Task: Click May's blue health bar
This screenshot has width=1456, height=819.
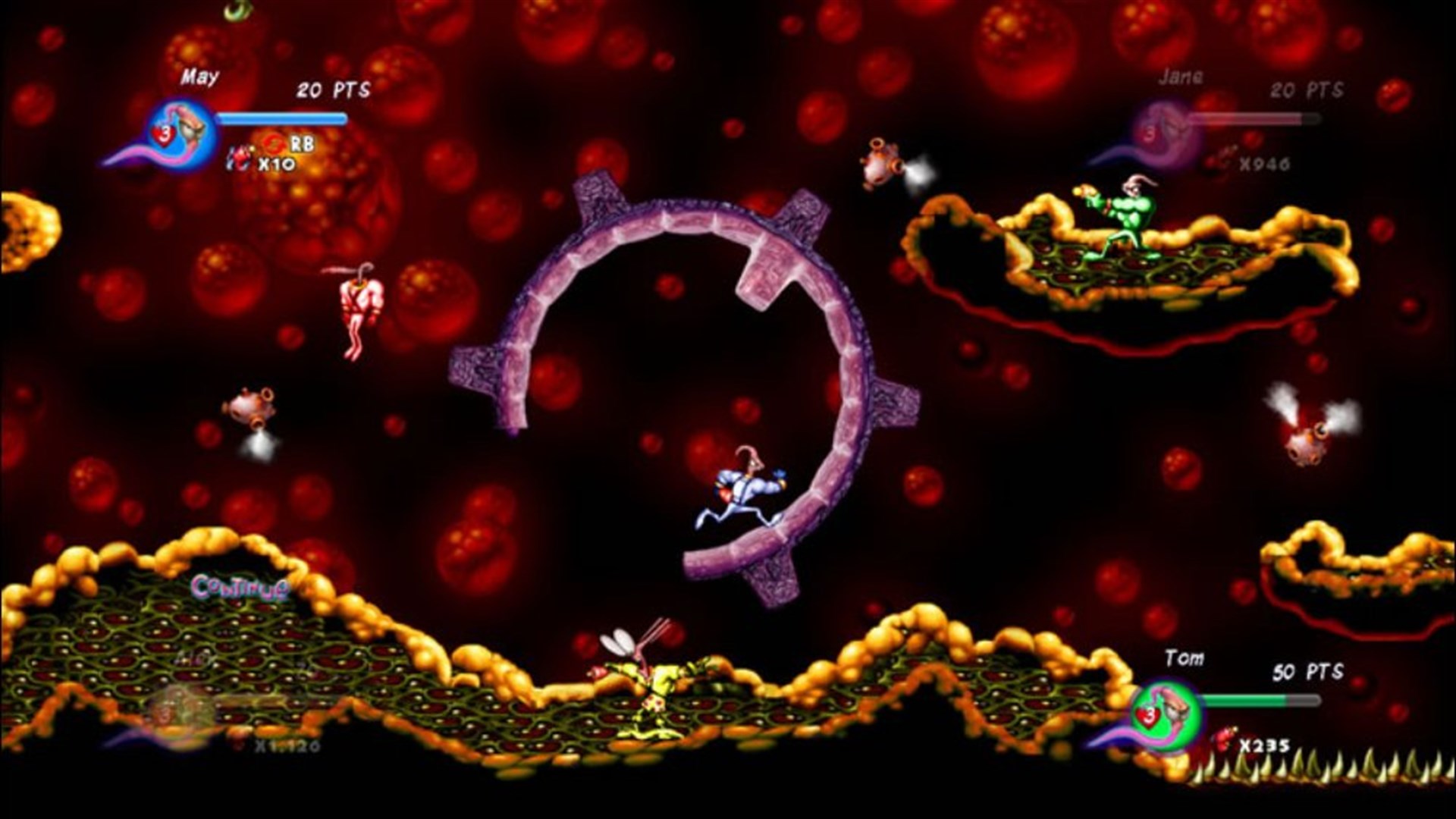Action: [x=282, y=119]
